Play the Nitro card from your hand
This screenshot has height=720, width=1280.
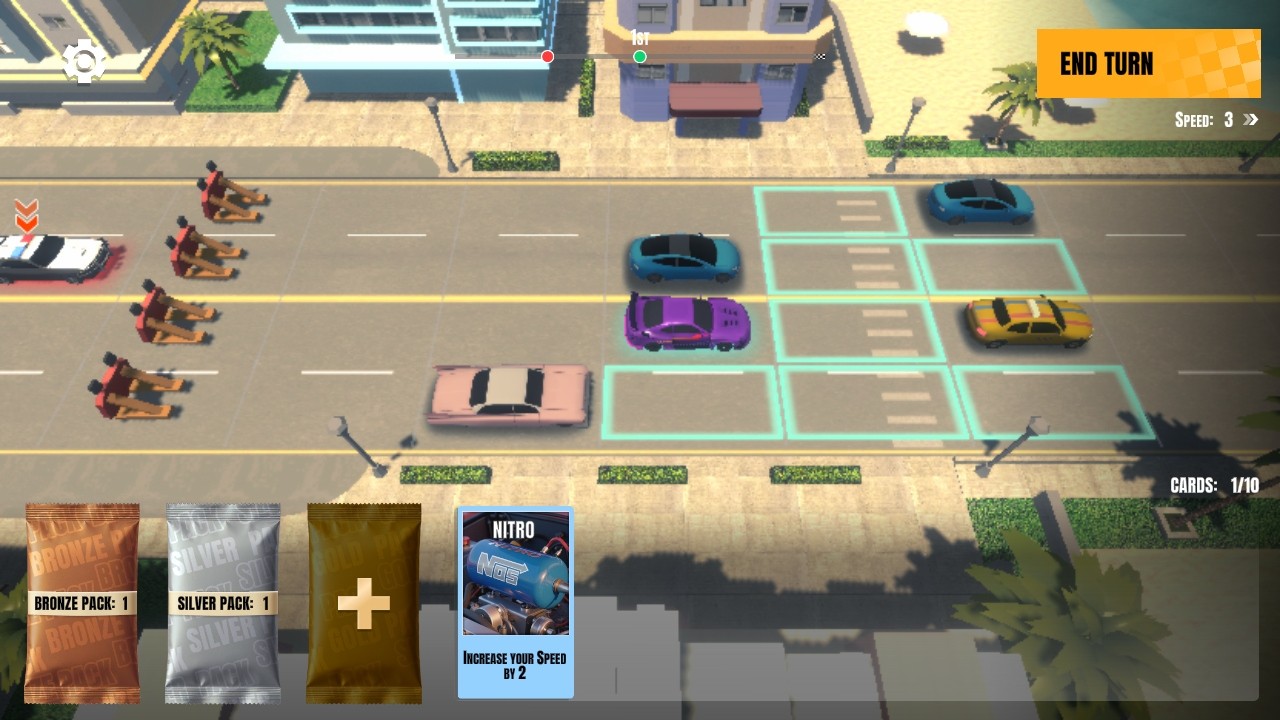pyautogui.click(x=515, y=600)
